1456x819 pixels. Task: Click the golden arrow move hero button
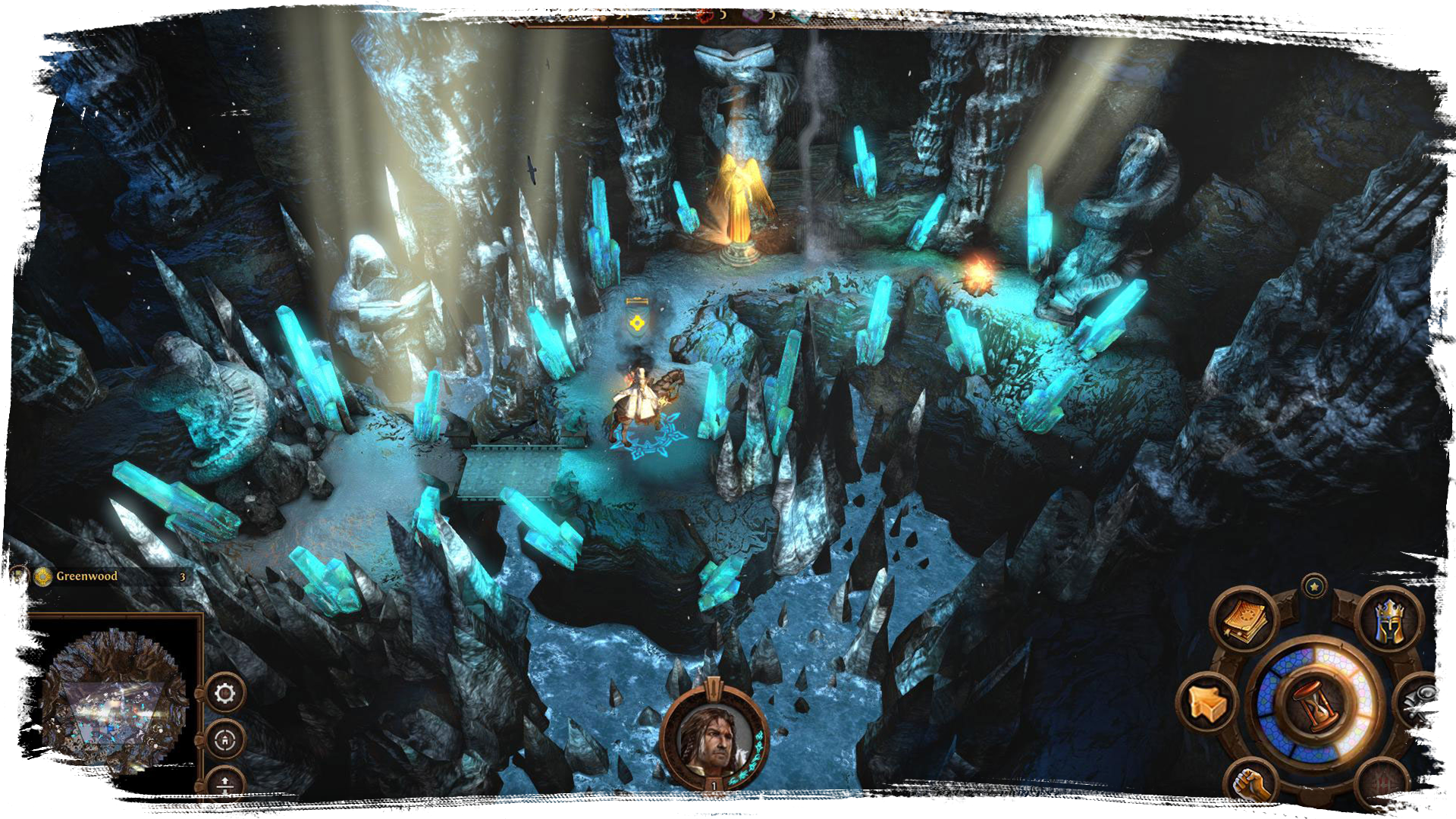1208,702
